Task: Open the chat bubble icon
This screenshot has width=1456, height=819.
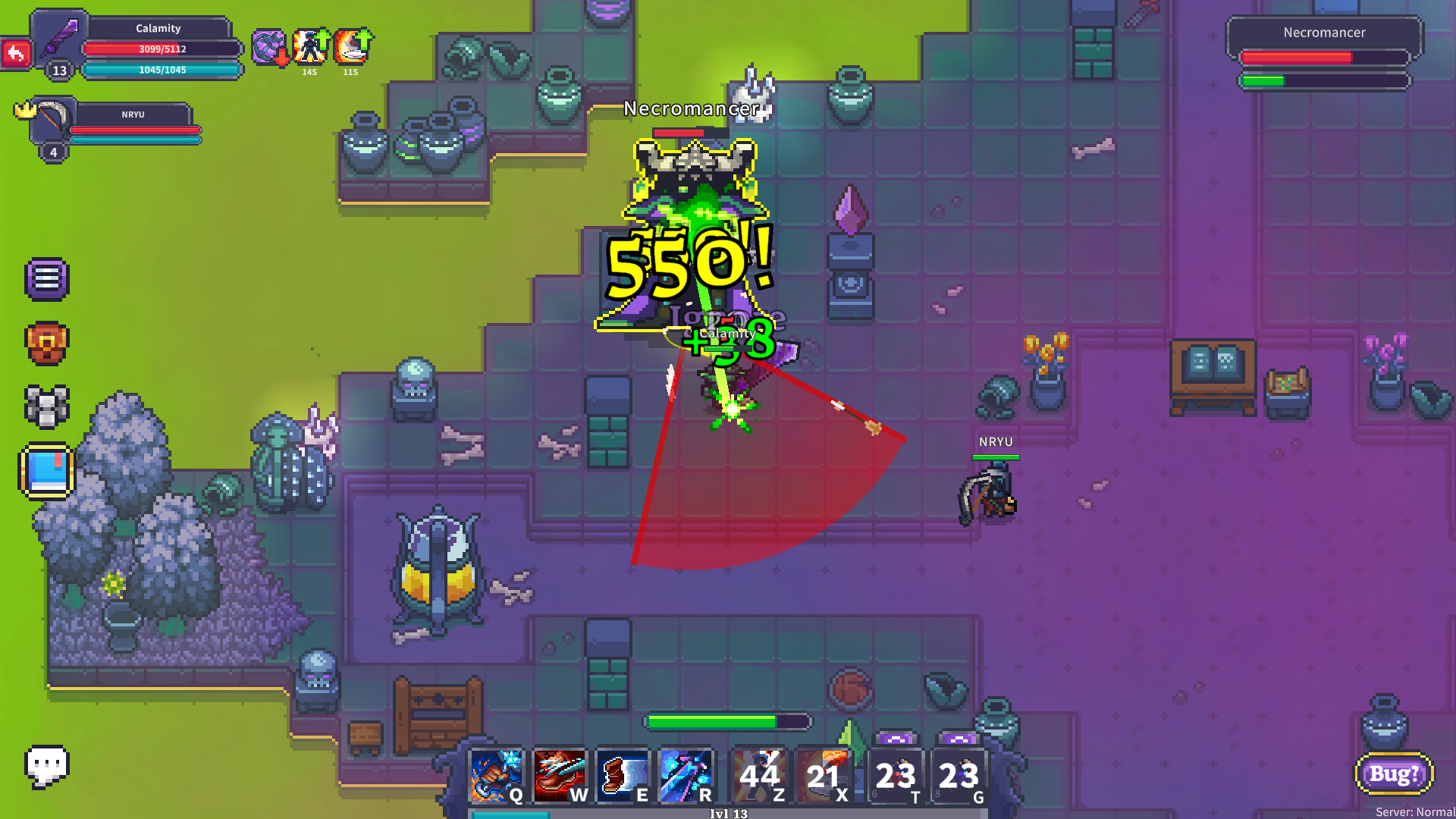Action: point(47,767)
